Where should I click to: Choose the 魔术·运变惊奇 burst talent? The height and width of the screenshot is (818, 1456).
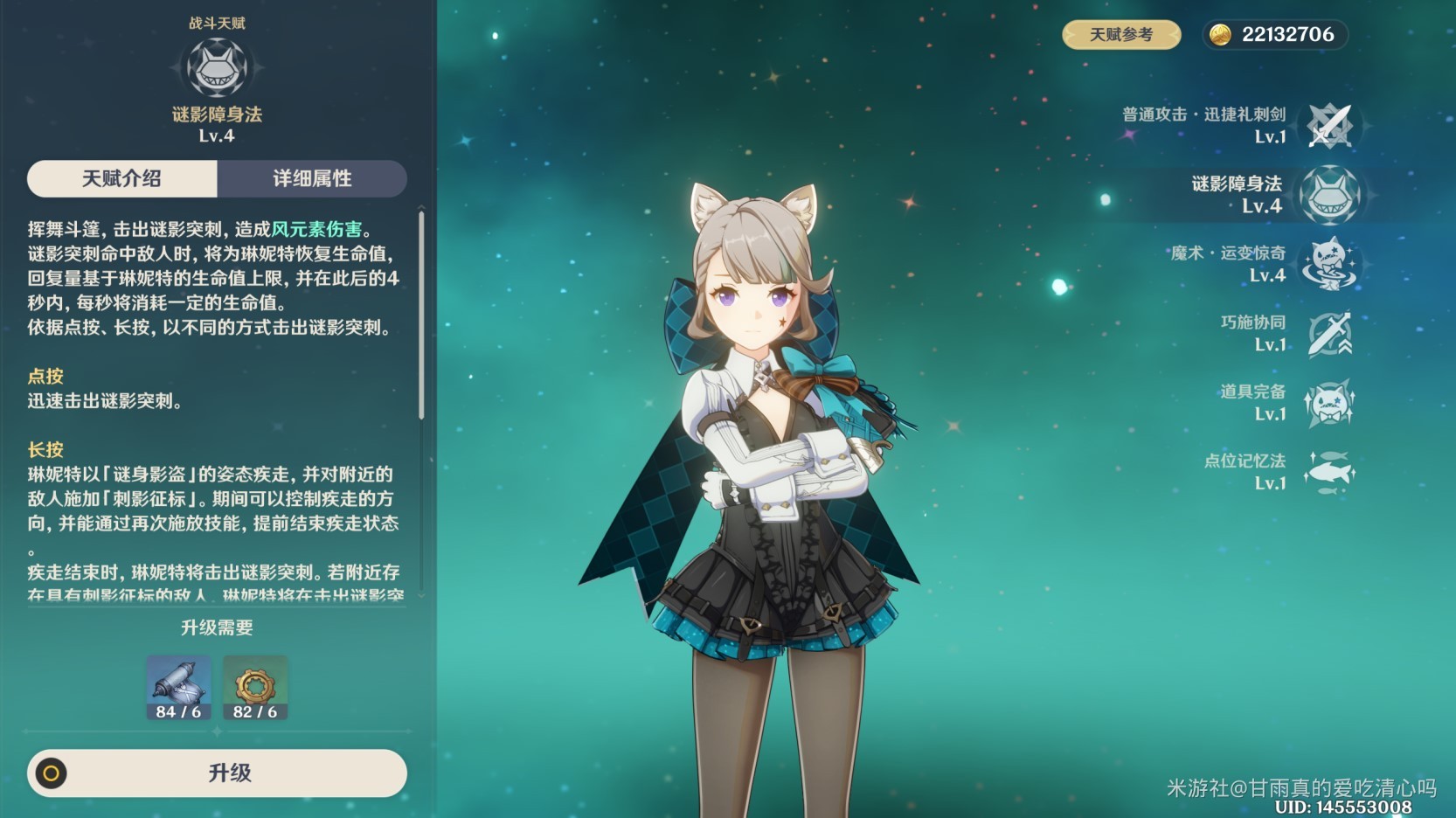(x=1329, y=264)
